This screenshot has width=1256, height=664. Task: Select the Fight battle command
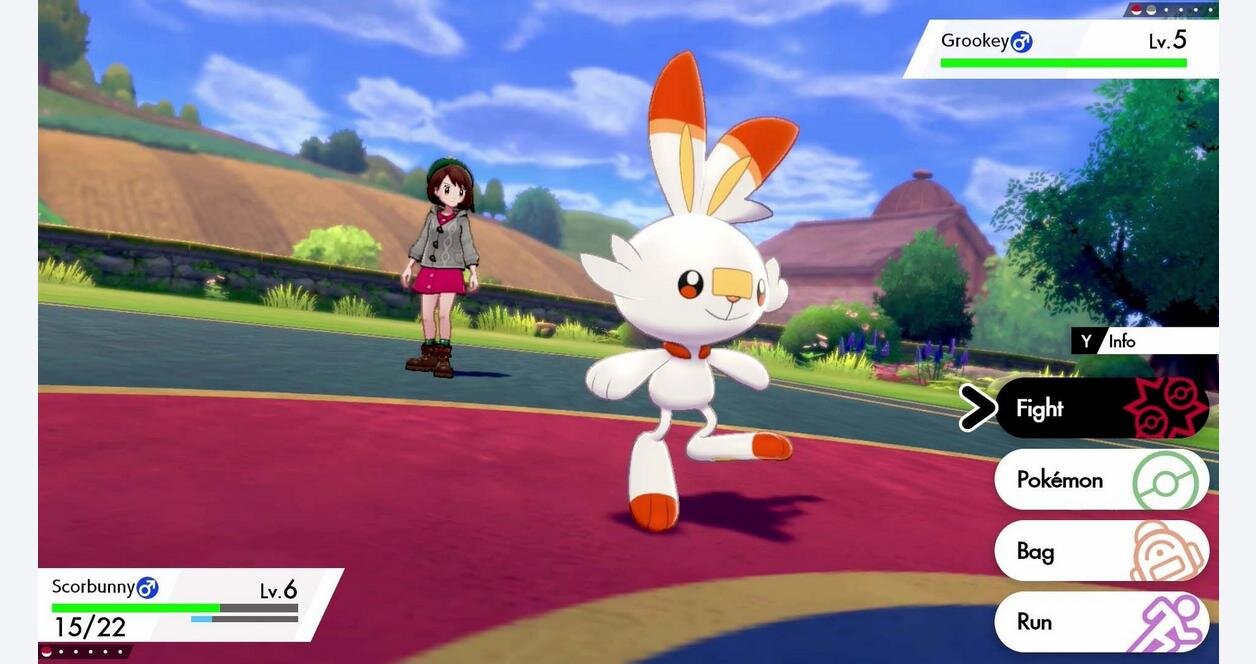tap(1101, 408)
